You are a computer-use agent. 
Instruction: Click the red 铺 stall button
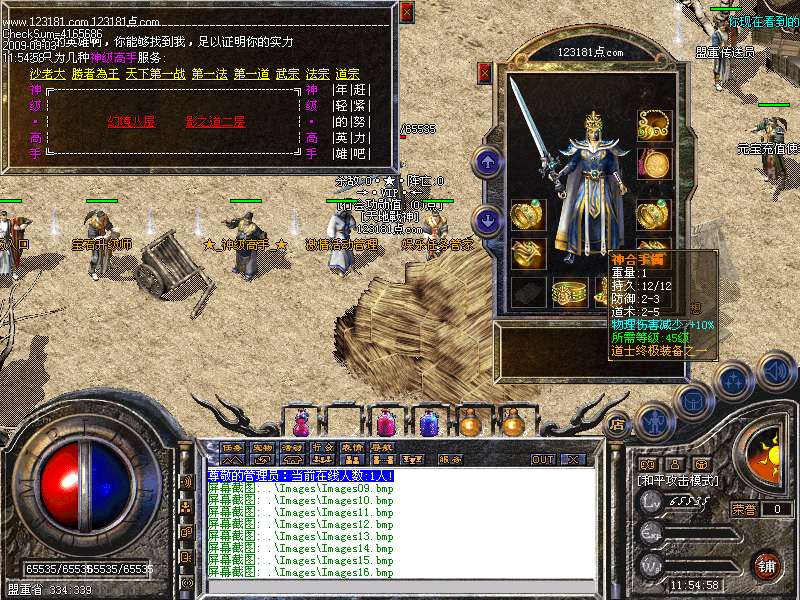pos(766,566)
